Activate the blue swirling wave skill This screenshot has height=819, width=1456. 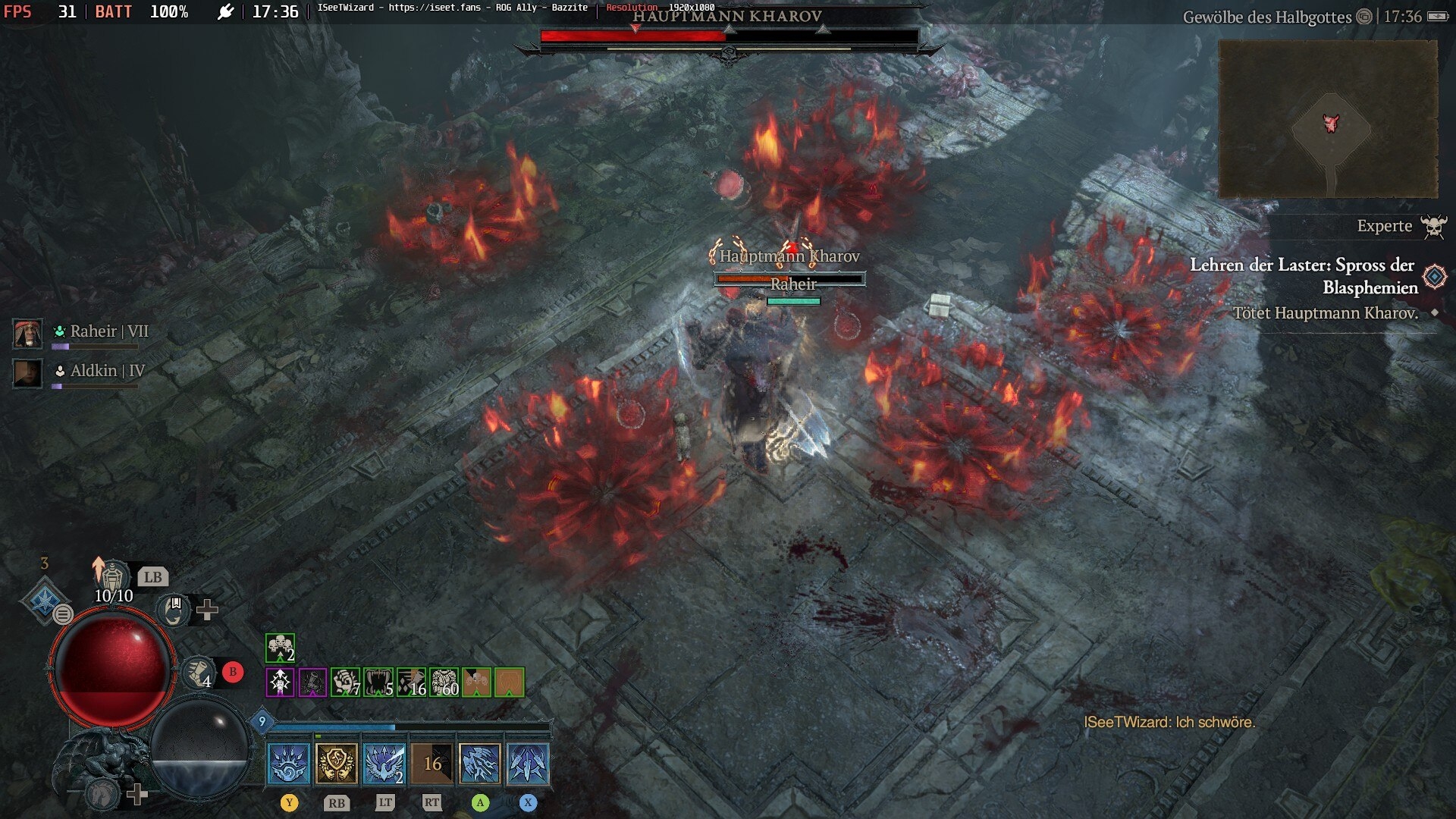pos(289,763)
